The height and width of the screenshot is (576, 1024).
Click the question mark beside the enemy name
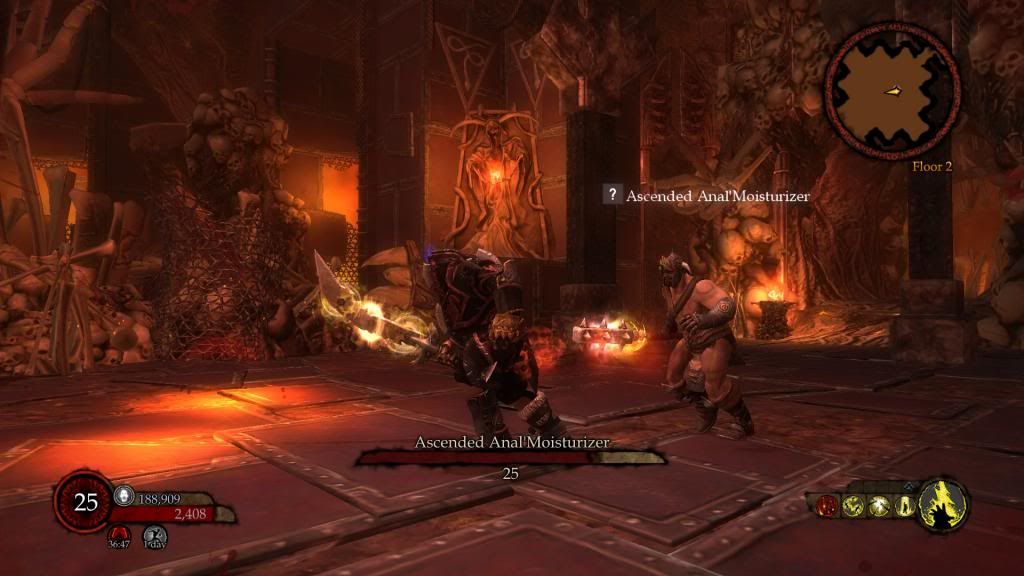coord(610,195)
